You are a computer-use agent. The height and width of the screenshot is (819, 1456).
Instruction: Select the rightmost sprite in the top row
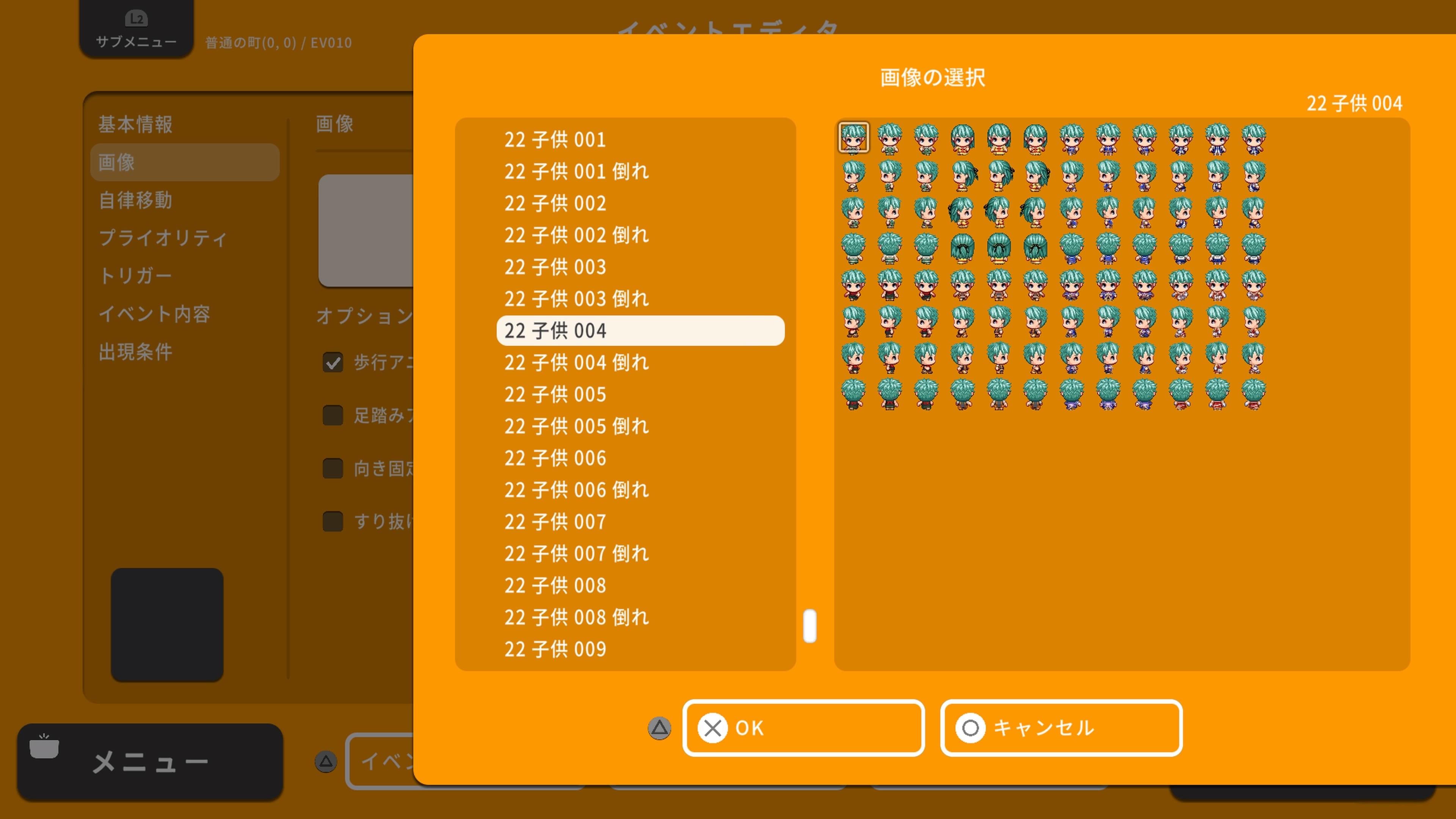tap(1254, 138)
